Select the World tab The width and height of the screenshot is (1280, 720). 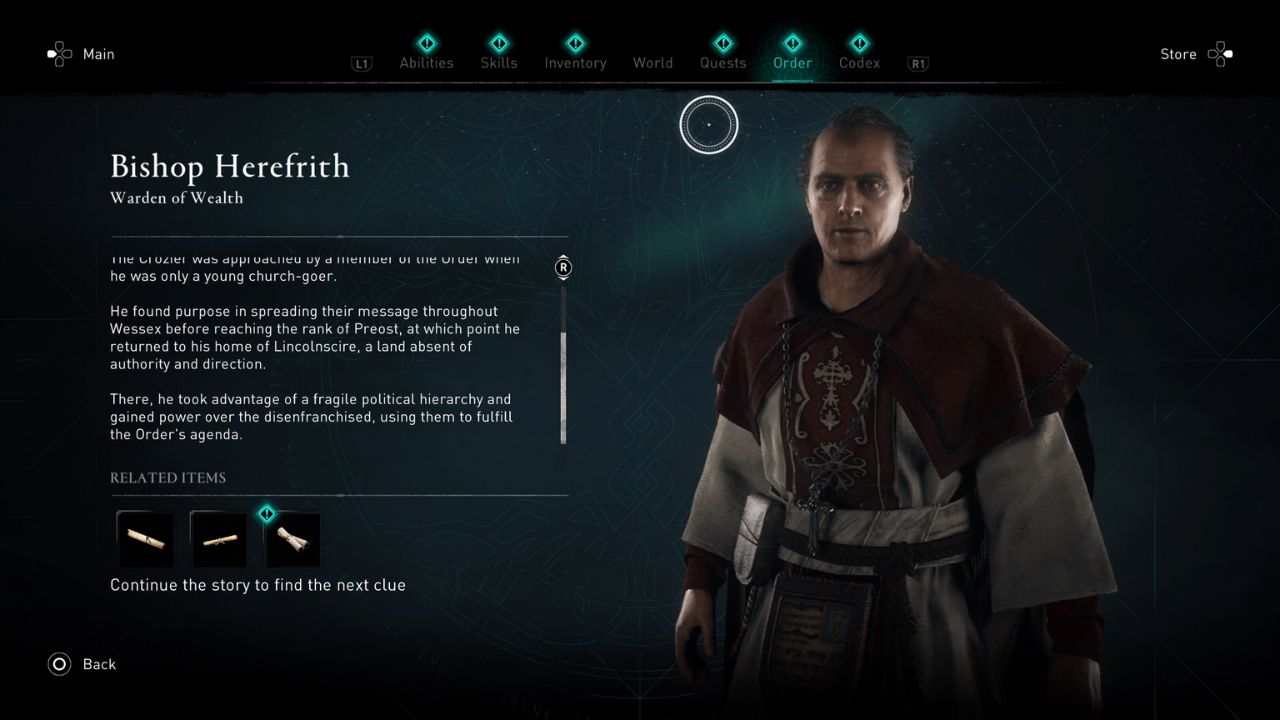(x=652, y=63)
